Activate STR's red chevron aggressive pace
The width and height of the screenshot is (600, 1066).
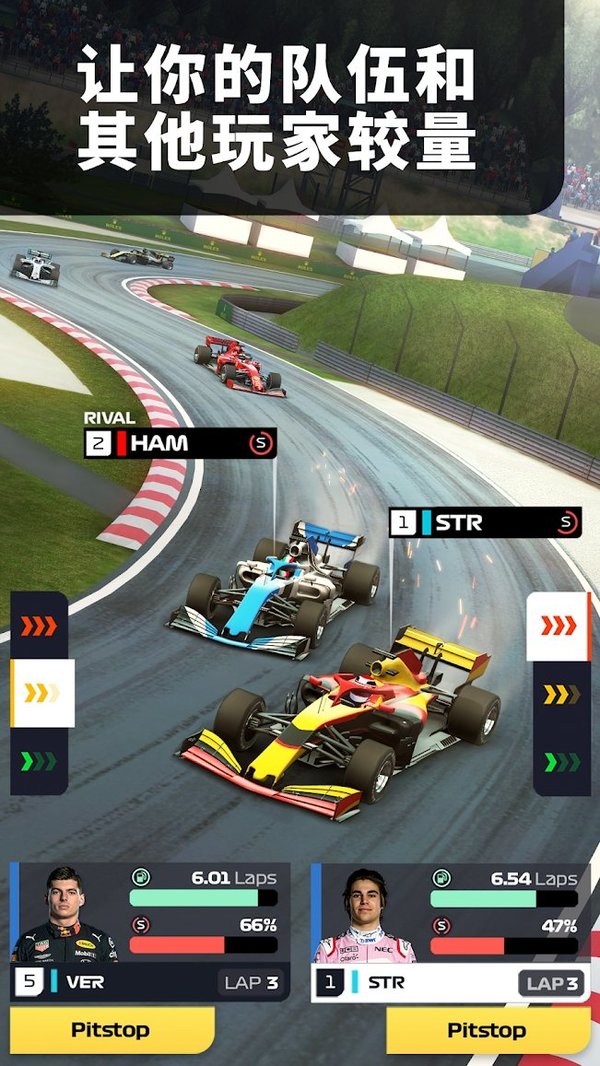pyautogui.click(x=559, y=626)
